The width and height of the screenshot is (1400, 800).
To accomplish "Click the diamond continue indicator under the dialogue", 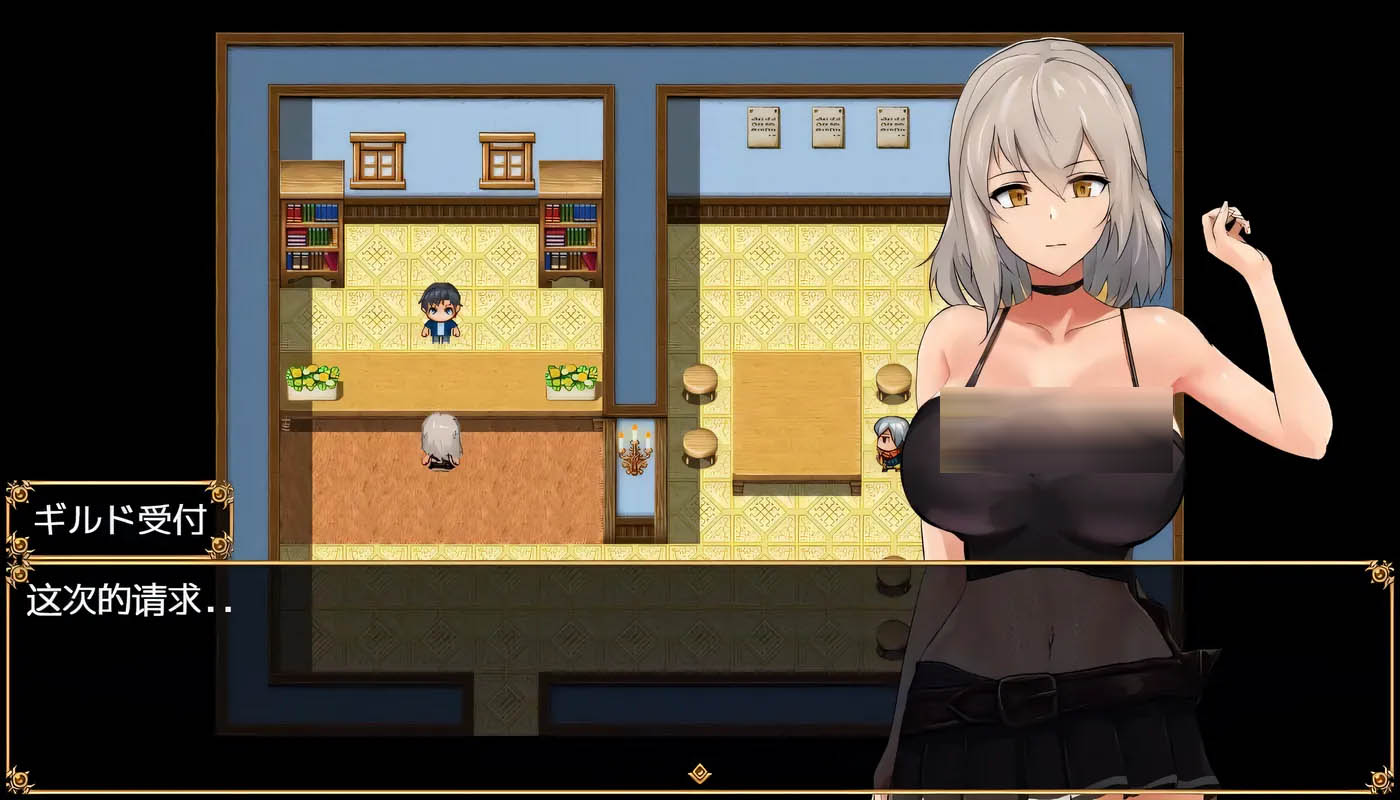I will click(x=700, y=773).
